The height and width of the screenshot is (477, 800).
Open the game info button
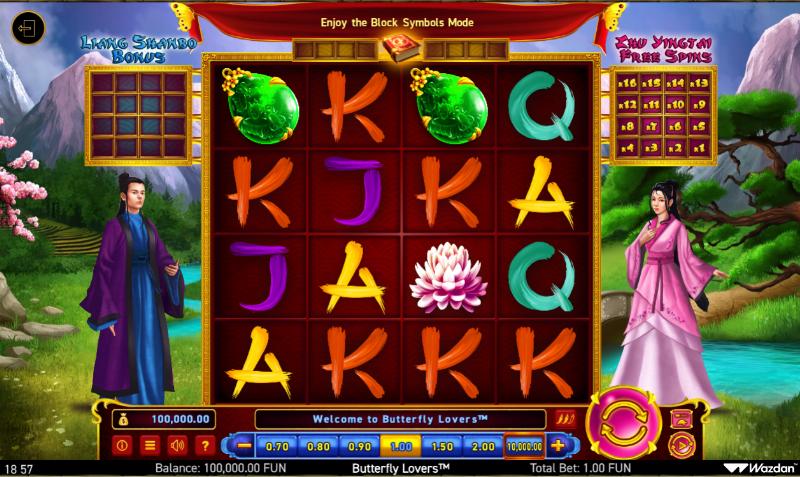click(x=122, y=446)
